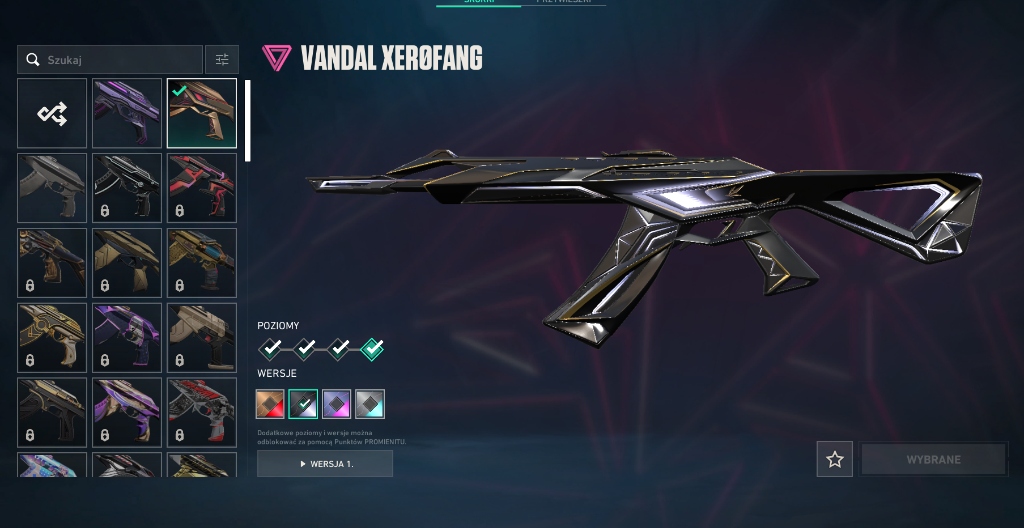This screenshot has height=528, width=1024.
Task: Pick the locked red and black Vandal skin
Action: pos(202,188)
